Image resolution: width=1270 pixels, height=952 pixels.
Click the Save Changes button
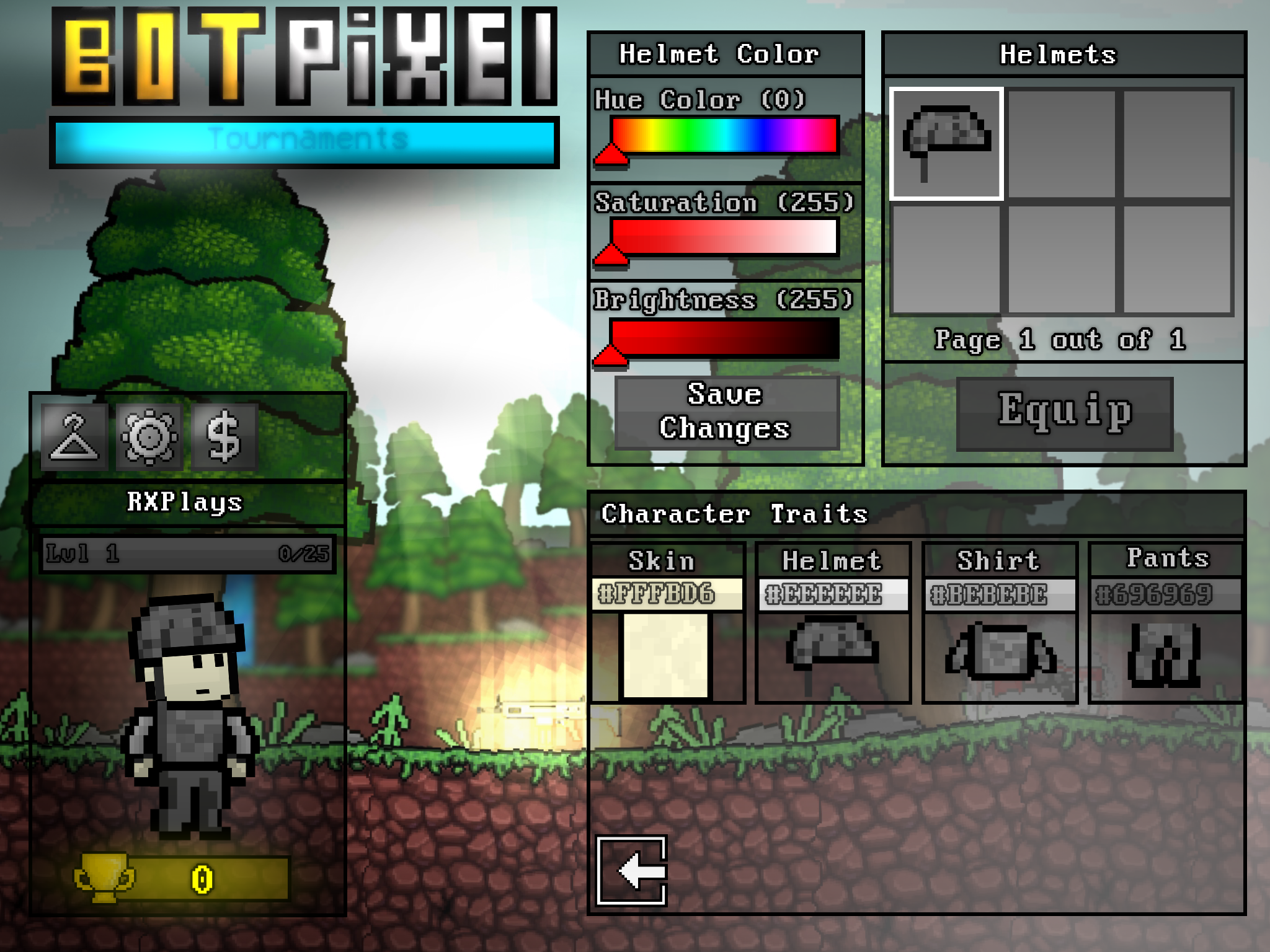click(x=726, y=412)
